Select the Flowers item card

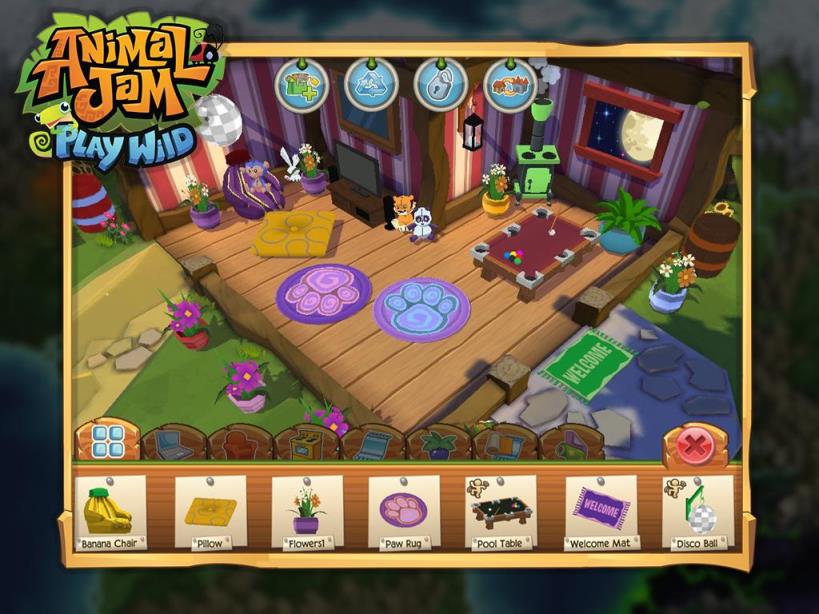tap(305, 512)
